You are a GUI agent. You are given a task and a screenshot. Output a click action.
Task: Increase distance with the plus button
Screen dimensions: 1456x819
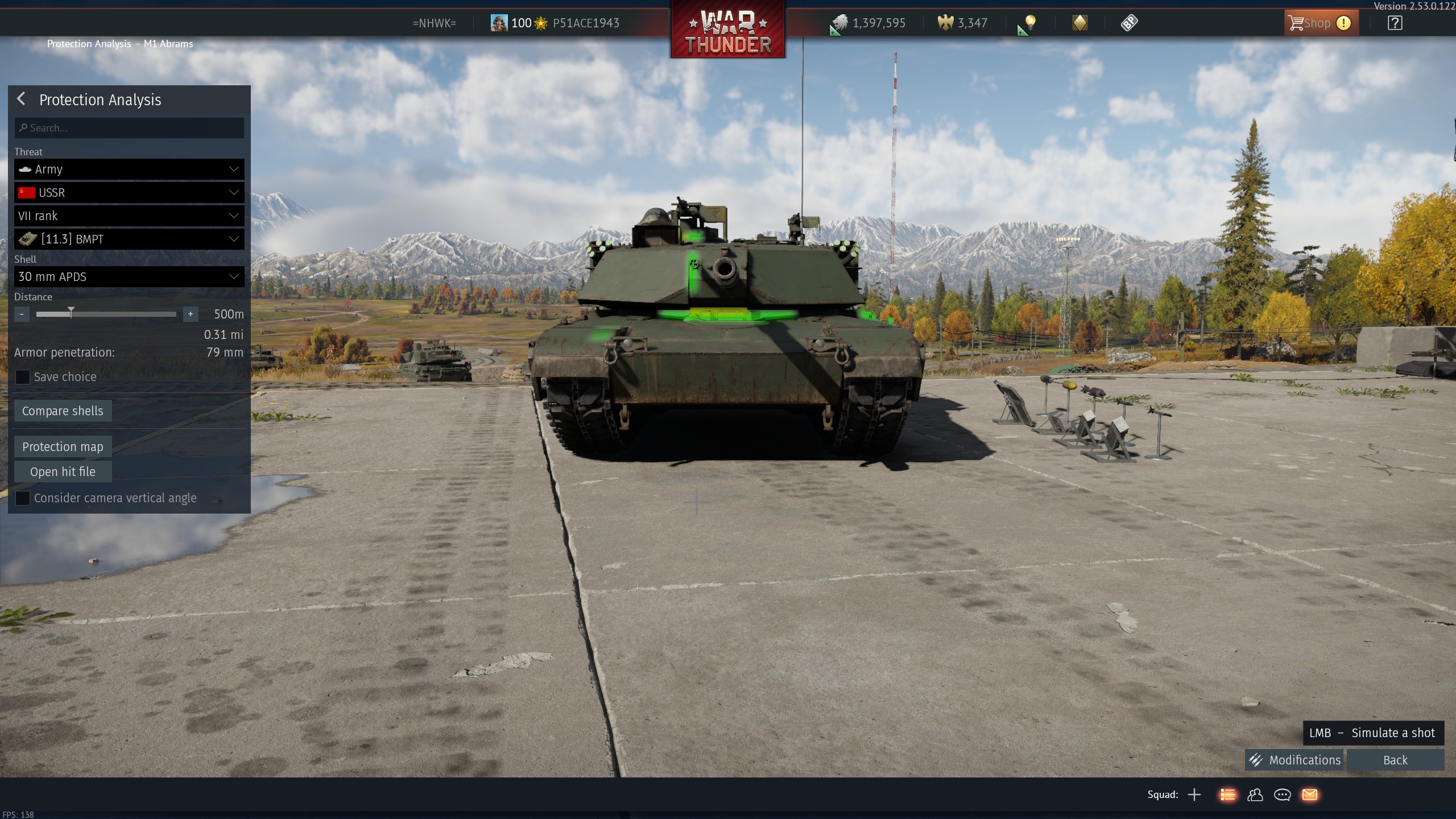(191, 314)
